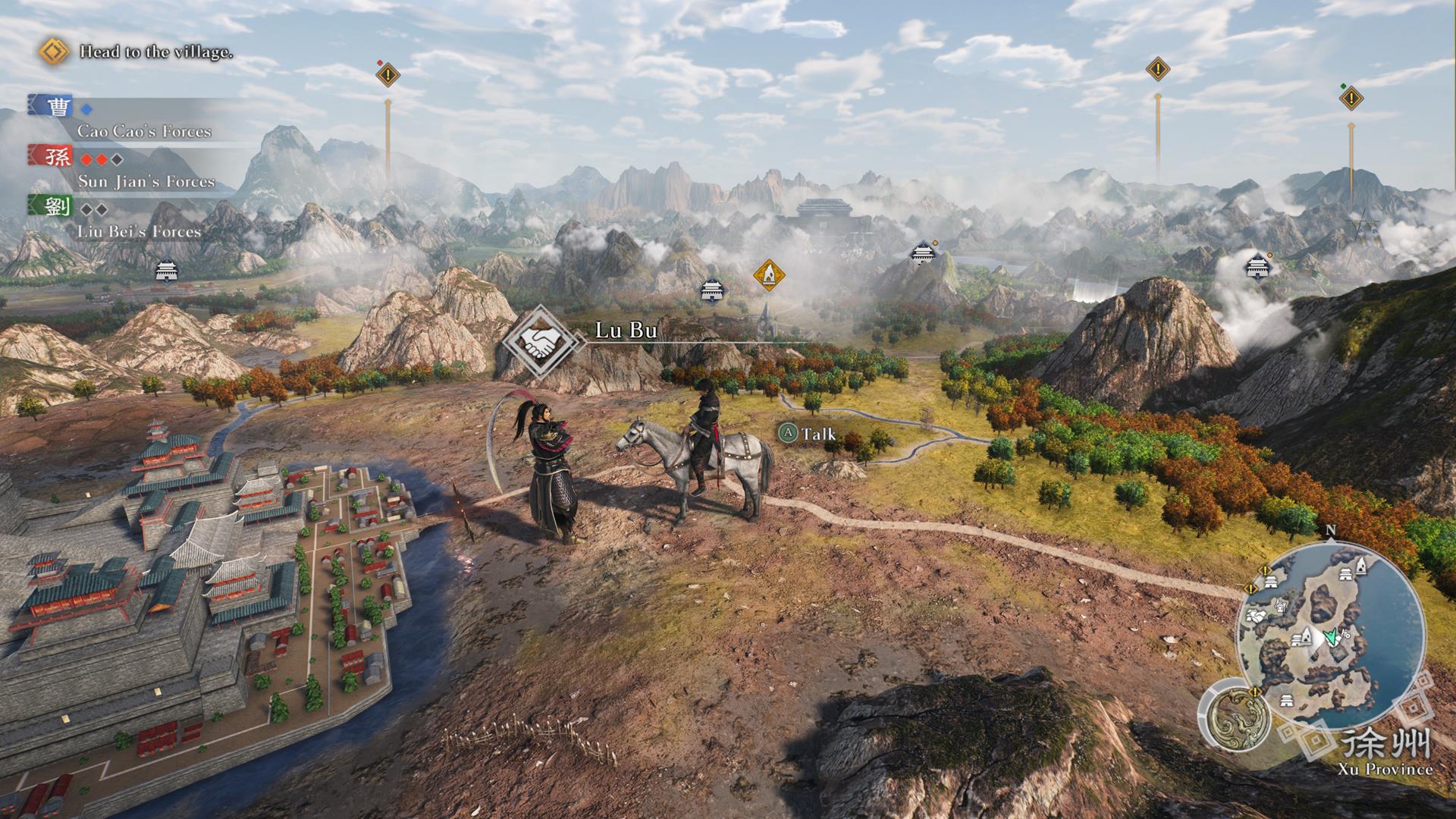1456x819 pixels.
Task: Toggle the black diamond beside Liu Bei's banner
Action: (x=87, y=209)
